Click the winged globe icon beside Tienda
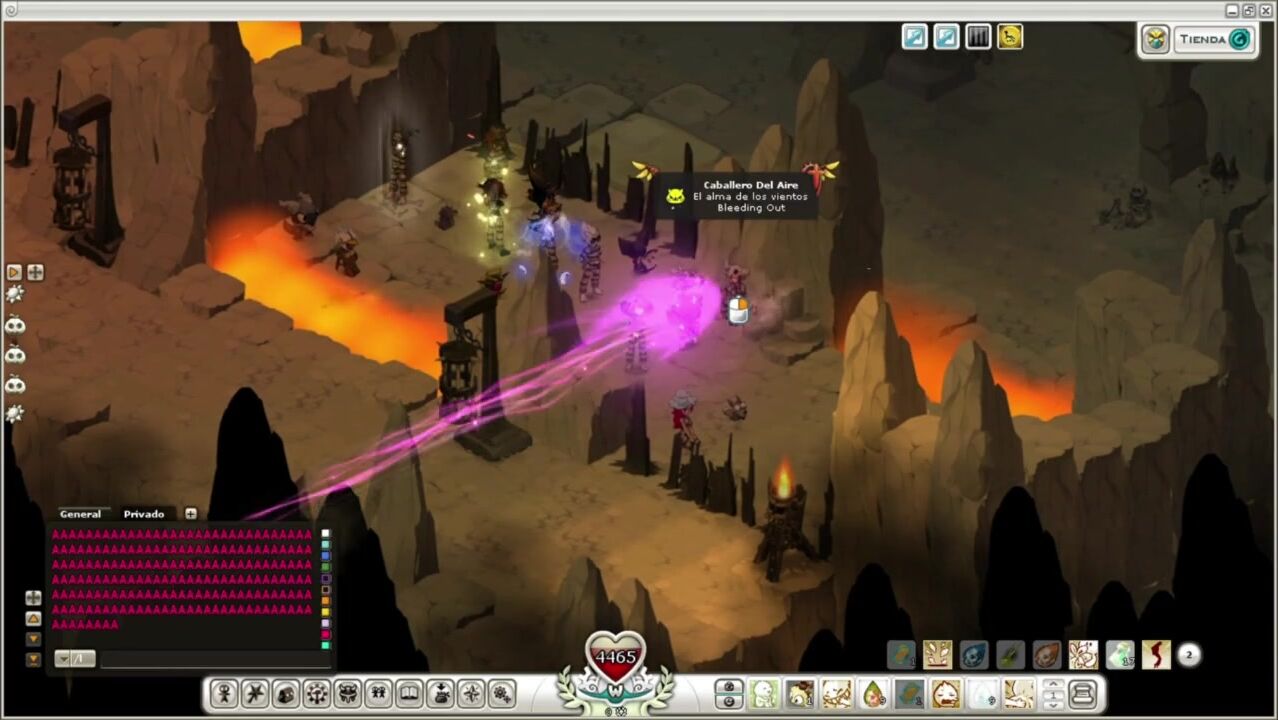 click(1156, 40)
